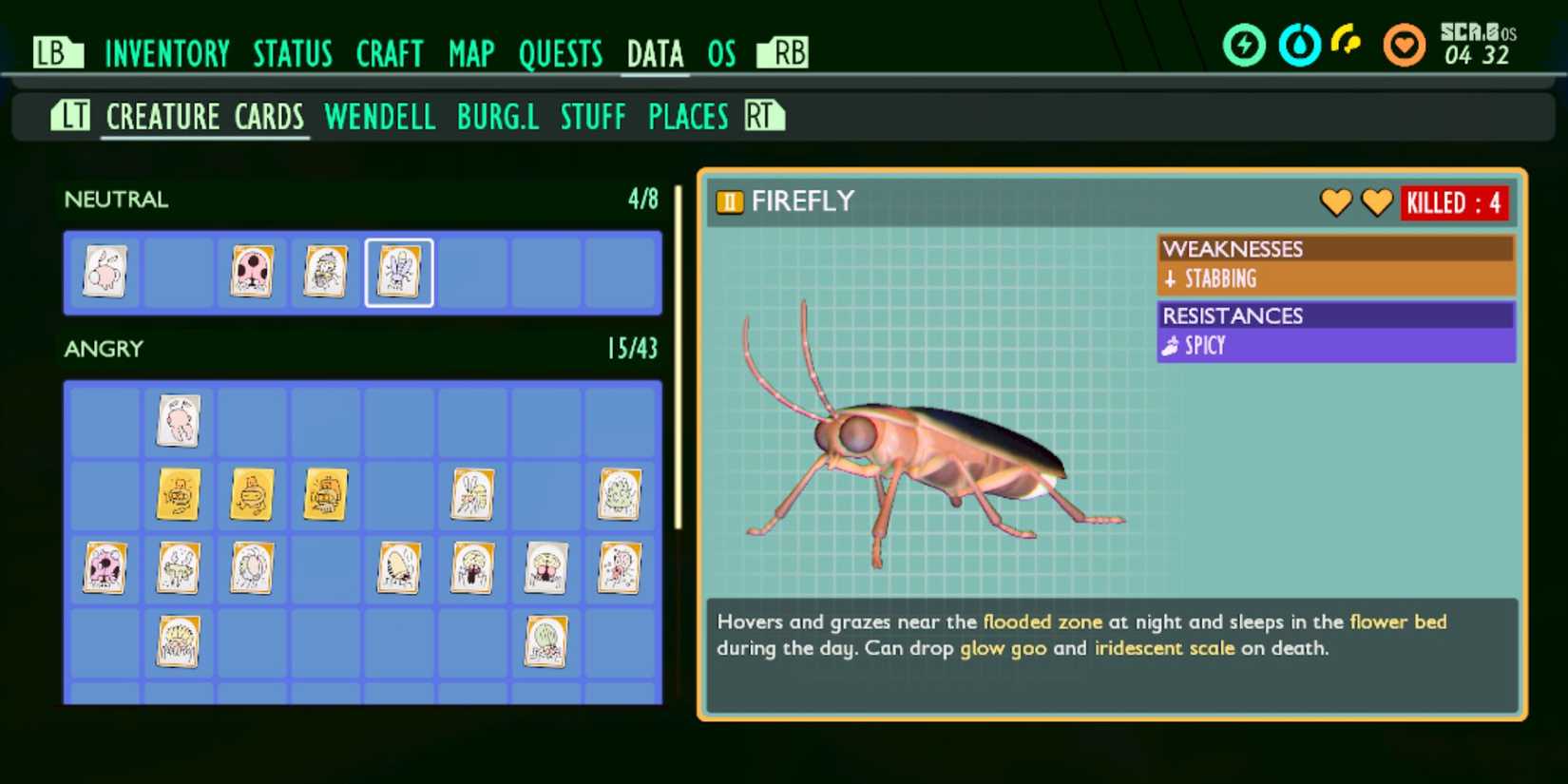Click the stabbing weakness dagger icon
Viewport: 1568px width, 784px height.
[1171, 278]
